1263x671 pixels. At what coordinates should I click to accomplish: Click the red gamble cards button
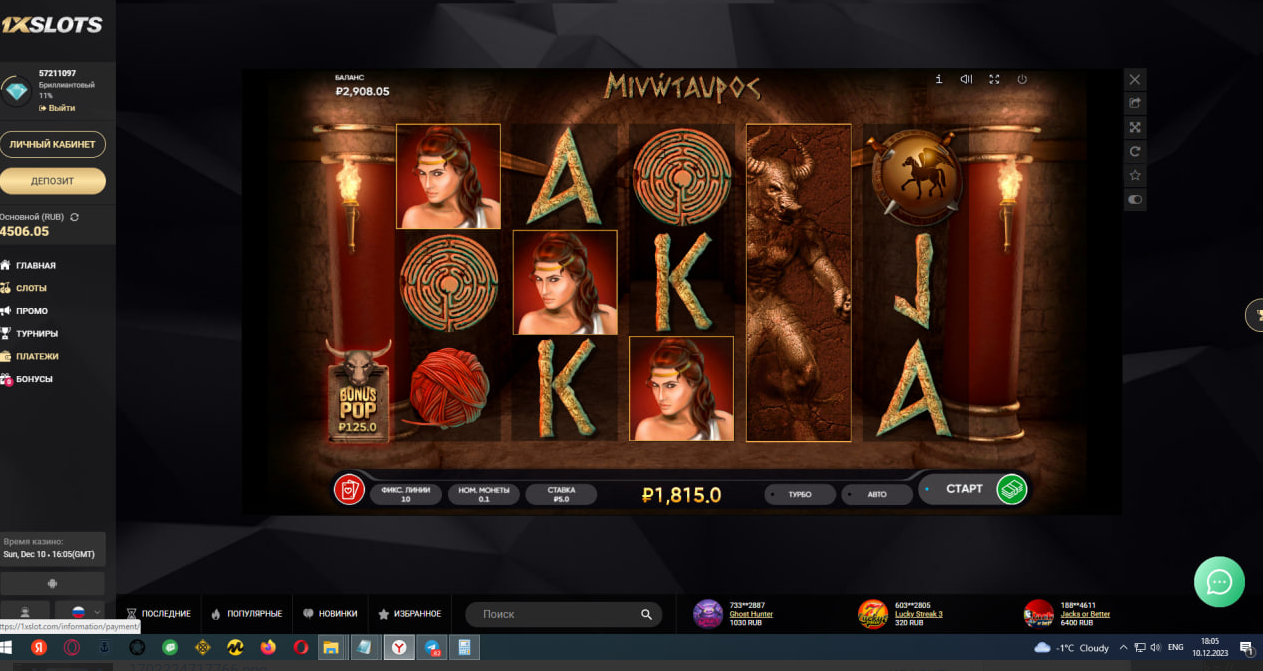[348, 490]
